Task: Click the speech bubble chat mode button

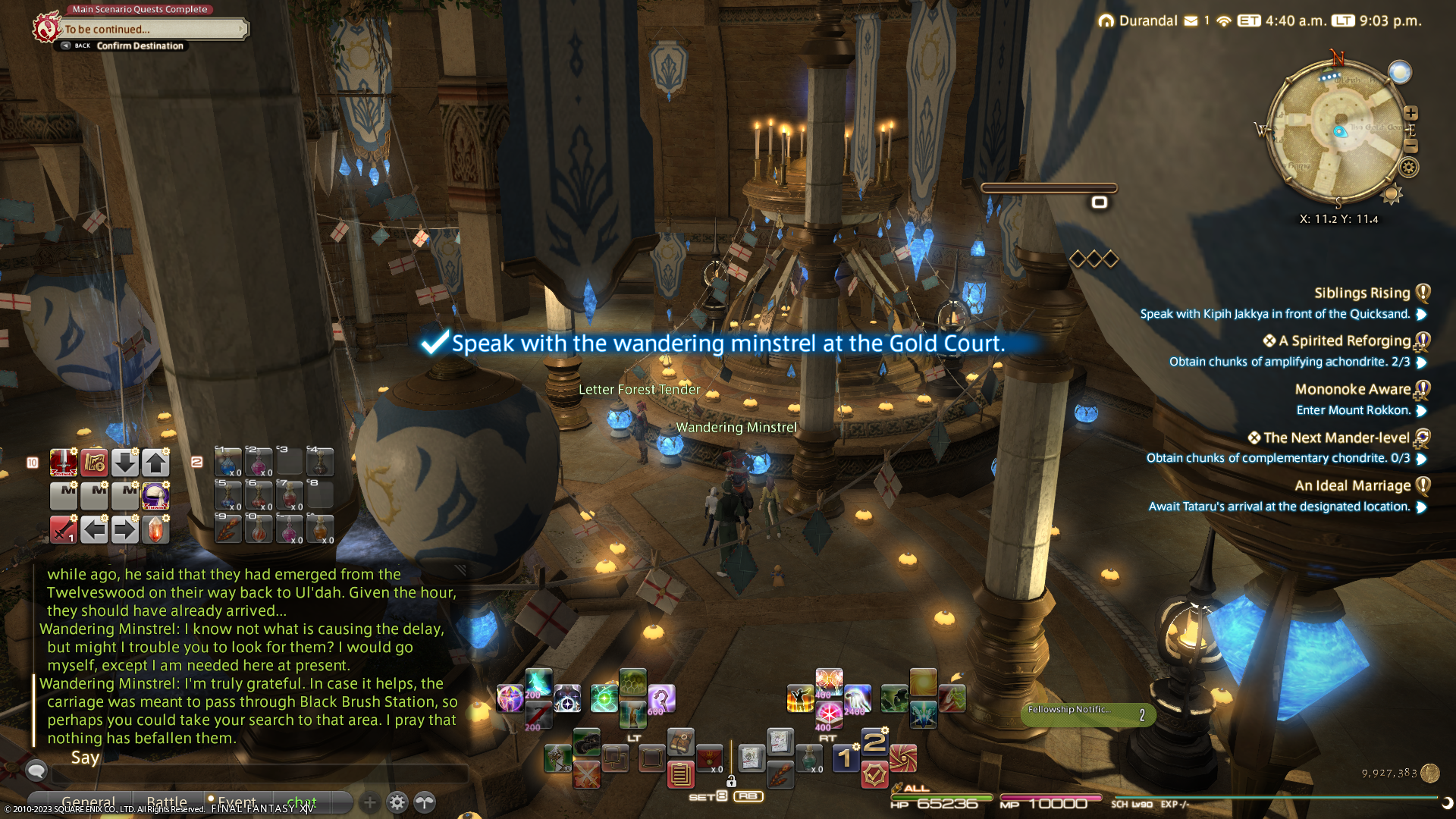Action: click(36, 771)
